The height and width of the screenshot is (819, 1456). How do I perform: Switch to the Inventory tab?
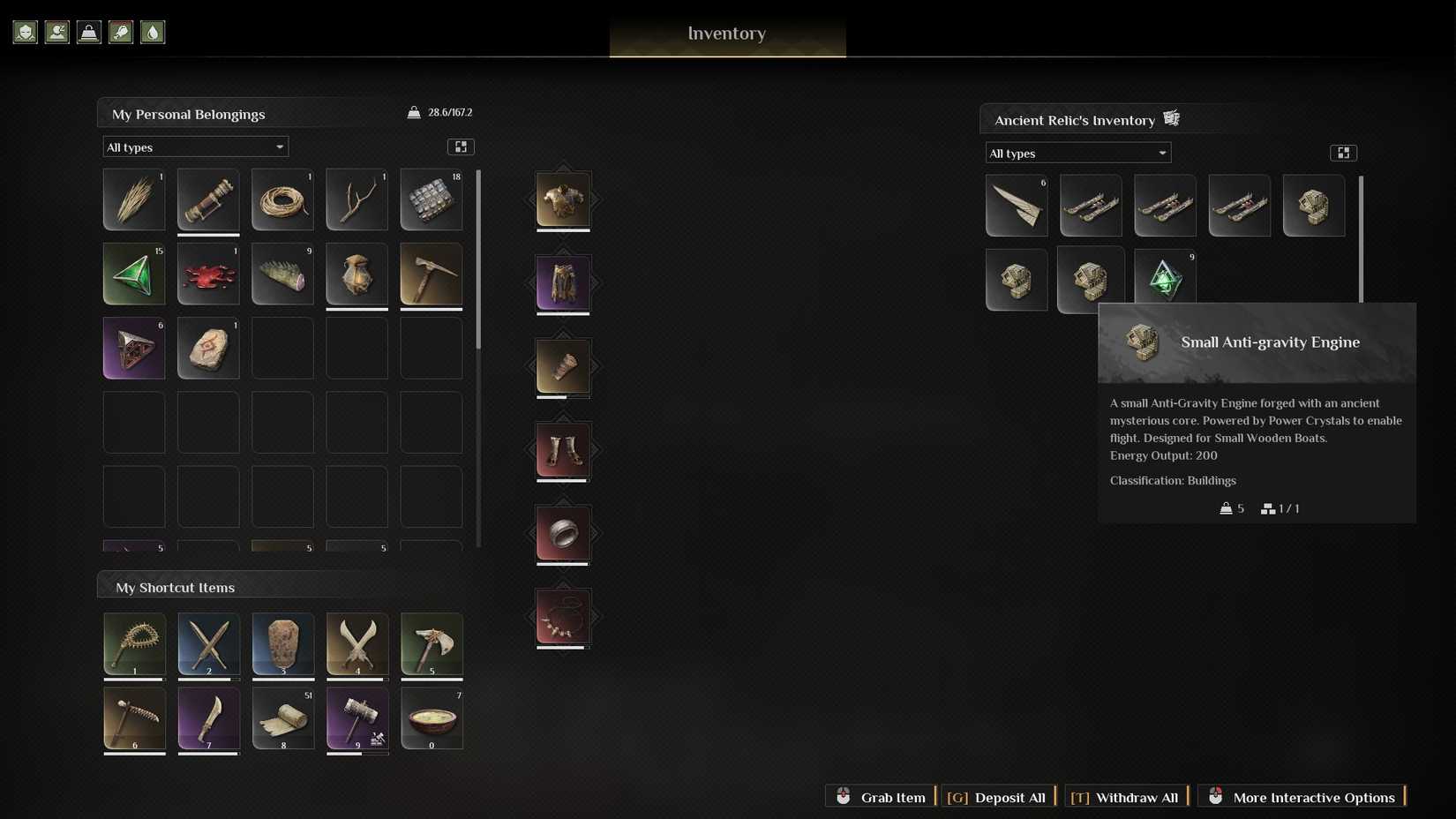pos(726,34)
